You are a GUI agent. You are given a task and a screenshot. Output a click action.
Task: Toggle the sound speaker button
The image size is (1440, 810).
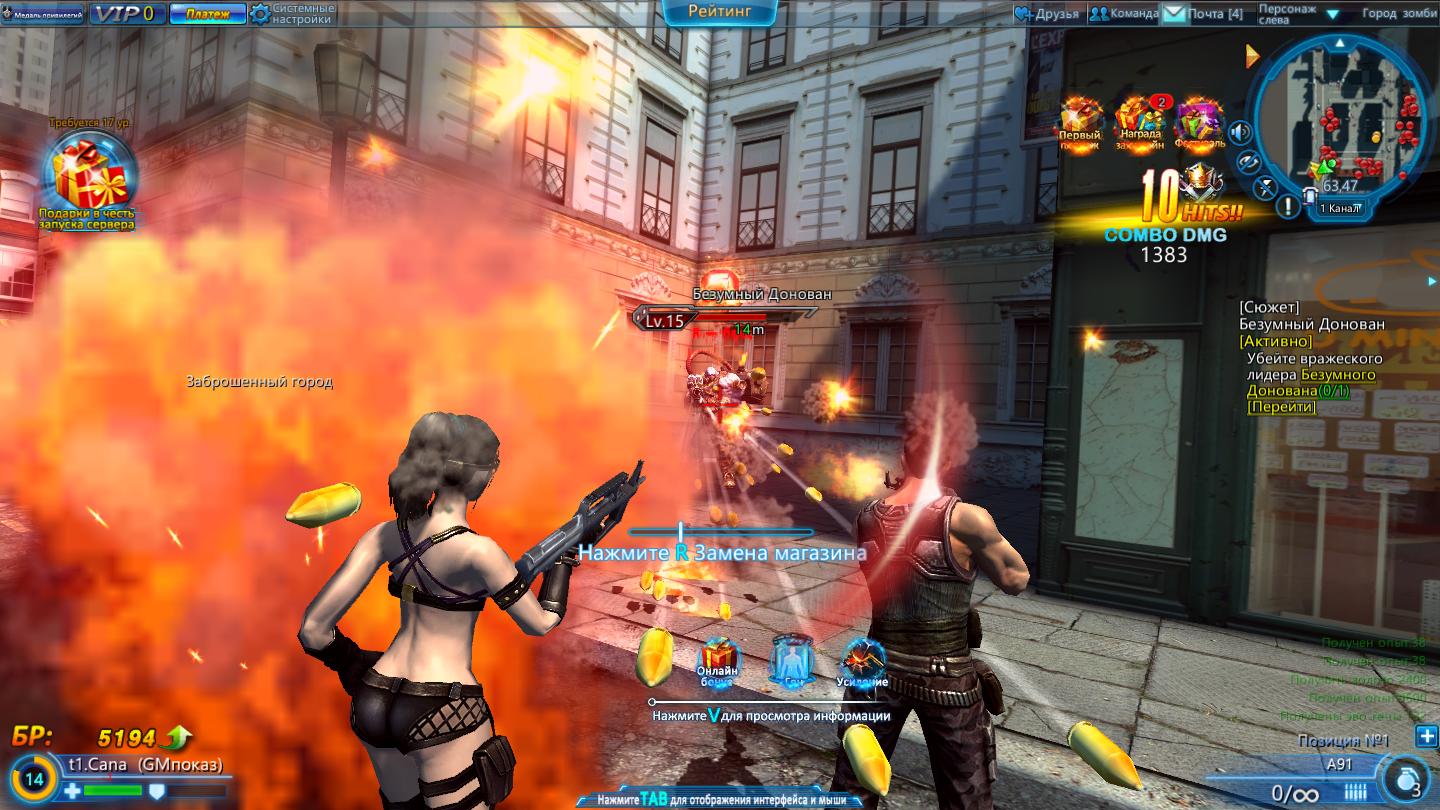(x=1241, y=132)
